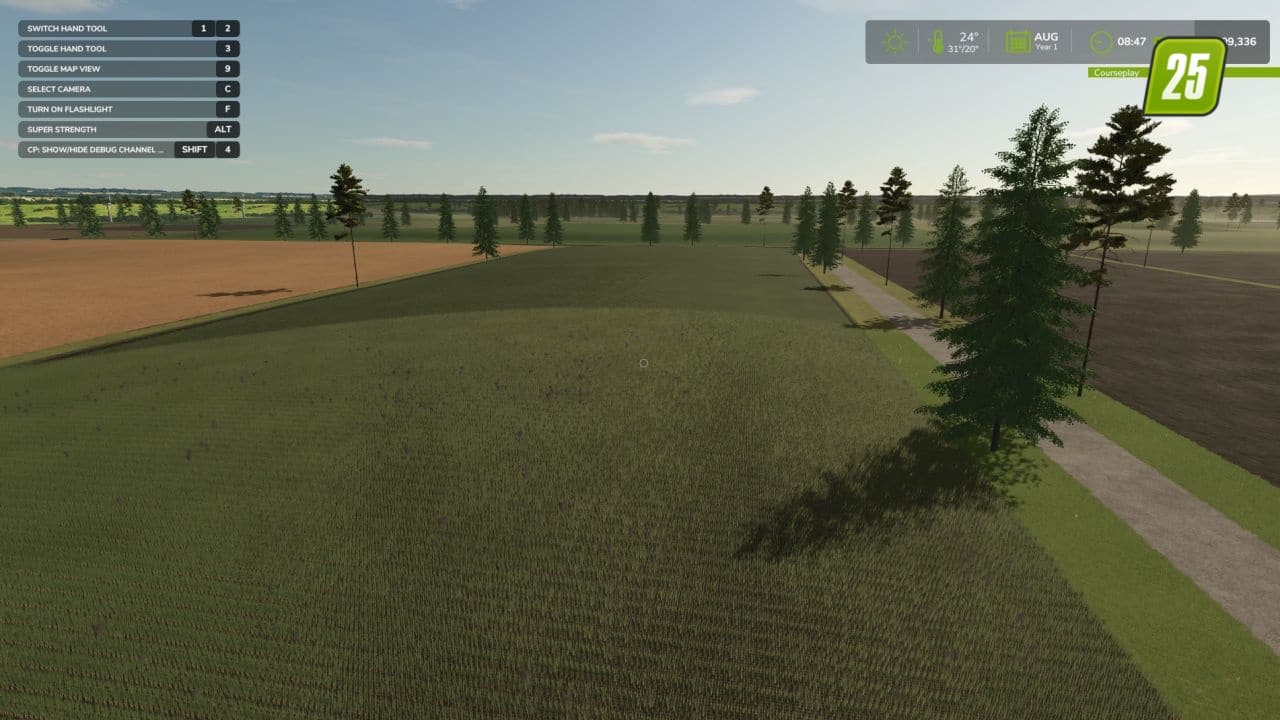
Task: Turn On Flashlight via its help entry
Action: [x=120, y=109]
